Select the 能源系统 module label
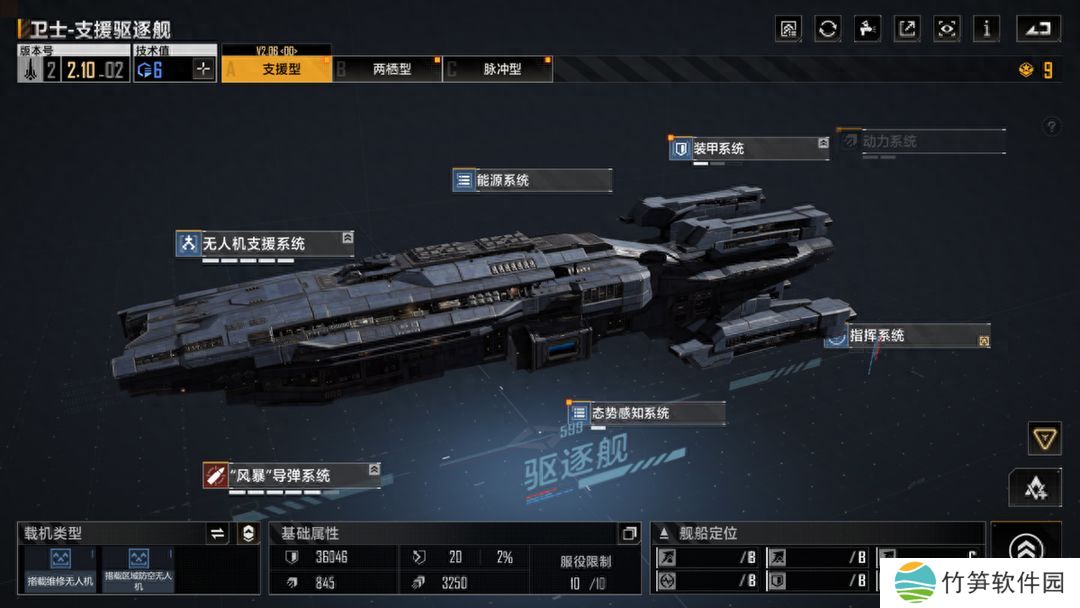1080x608 pixels. pyautogui.click(x=532, y=180)
